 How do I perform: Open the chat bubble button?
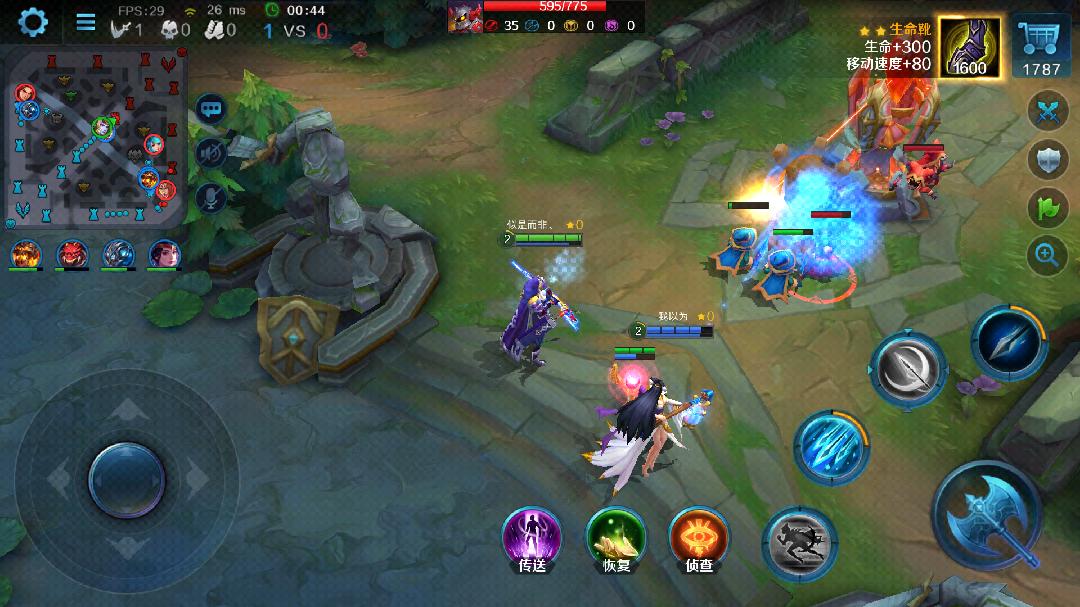tap(211, 108)
